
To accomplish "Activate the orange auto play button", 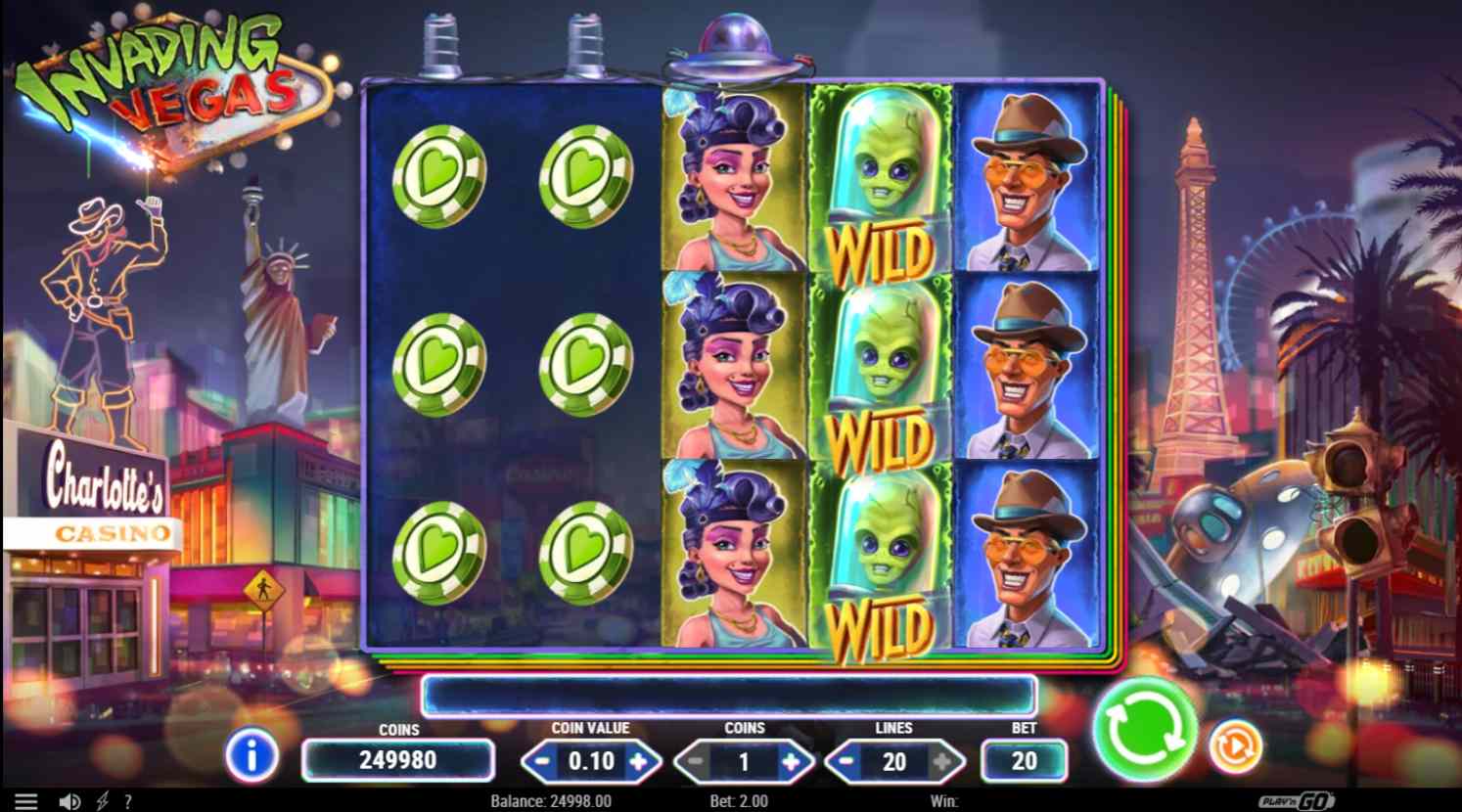I will coord(1235,746).
